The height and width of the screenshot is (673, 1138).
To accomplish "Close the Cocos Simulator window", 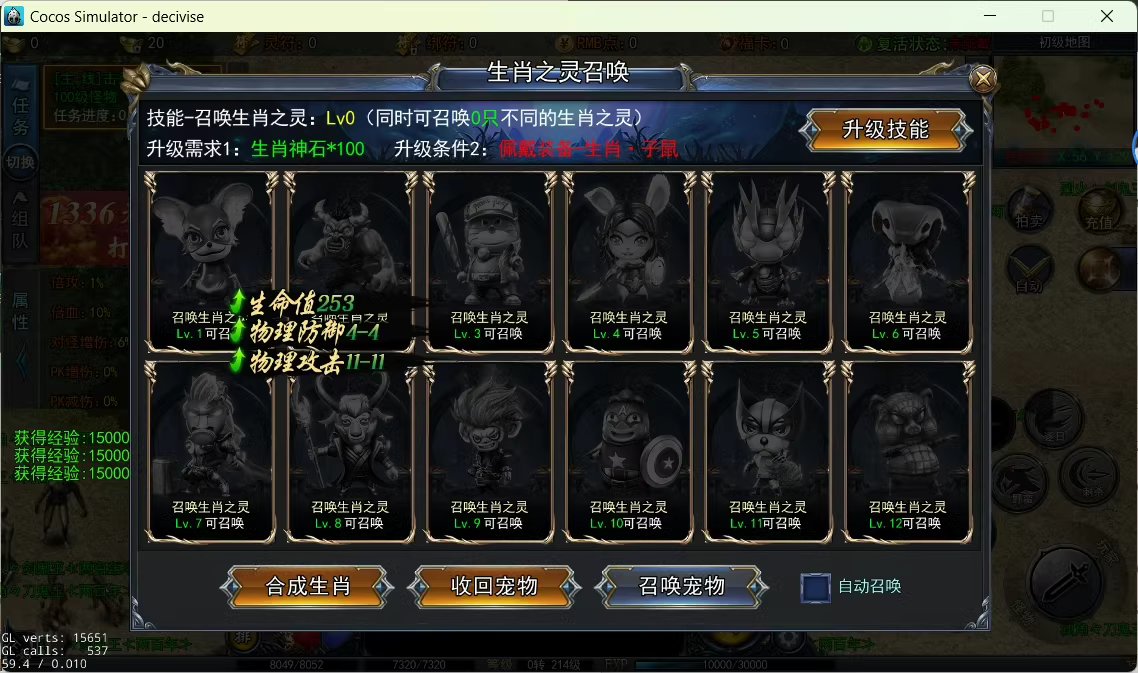I will (x=1107, y=16).
